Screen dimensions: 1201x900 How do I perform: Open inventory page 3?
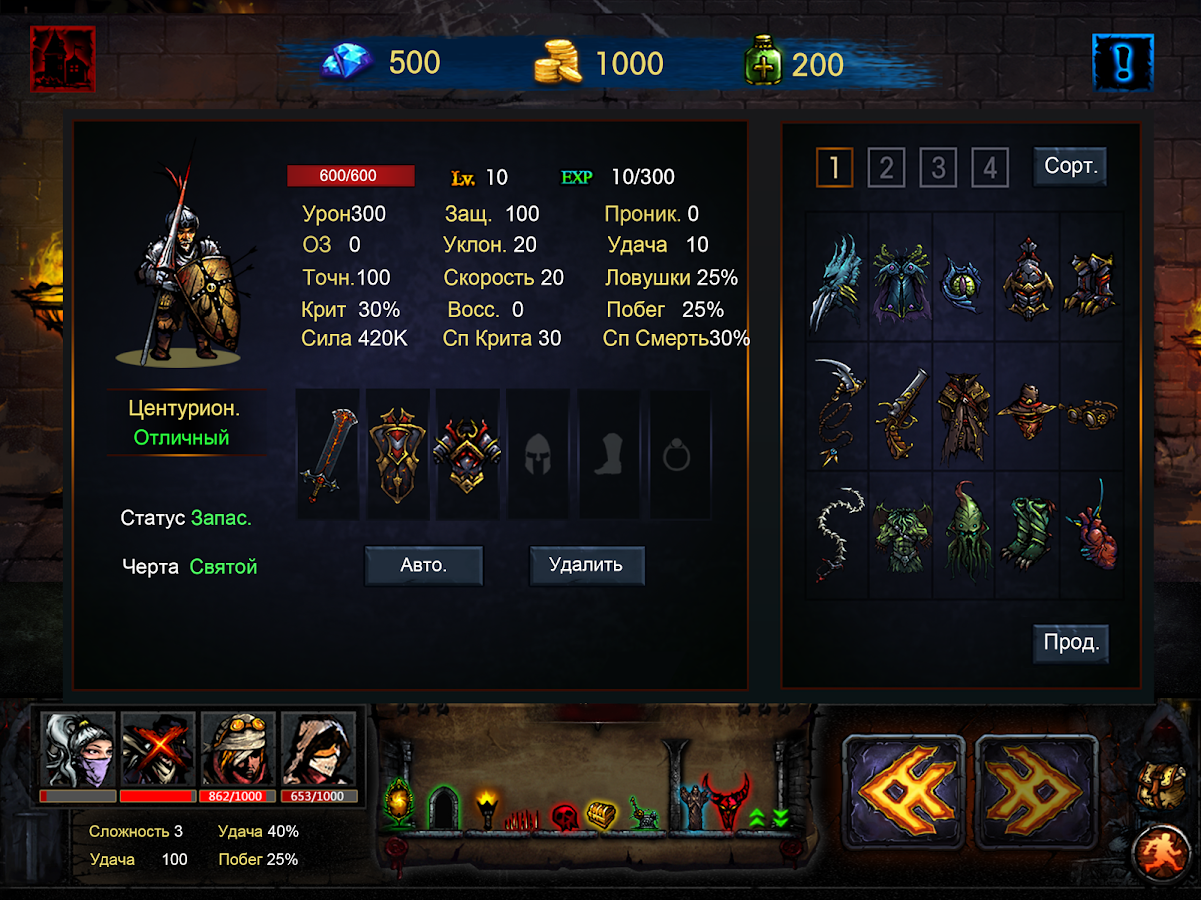[x=937, y=168]
